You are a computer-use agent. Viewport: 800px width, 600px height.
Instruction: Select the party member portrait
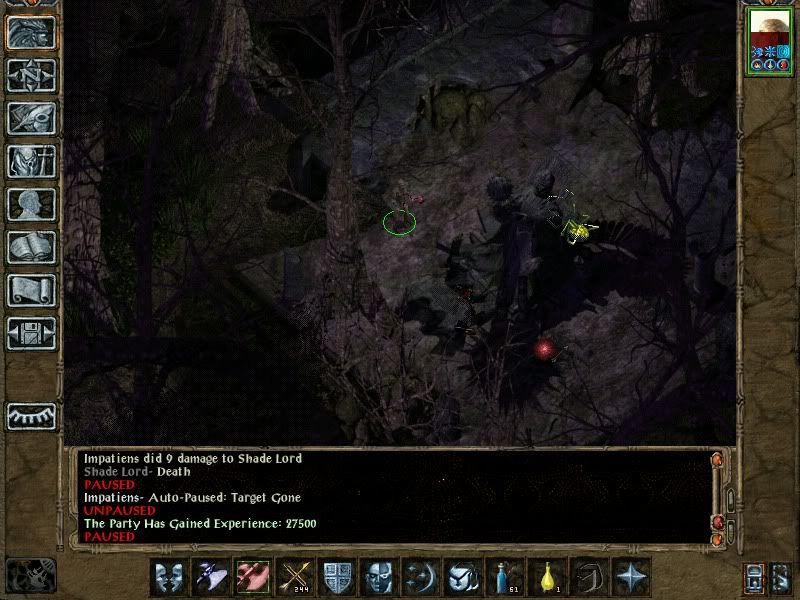coord(769,41)
